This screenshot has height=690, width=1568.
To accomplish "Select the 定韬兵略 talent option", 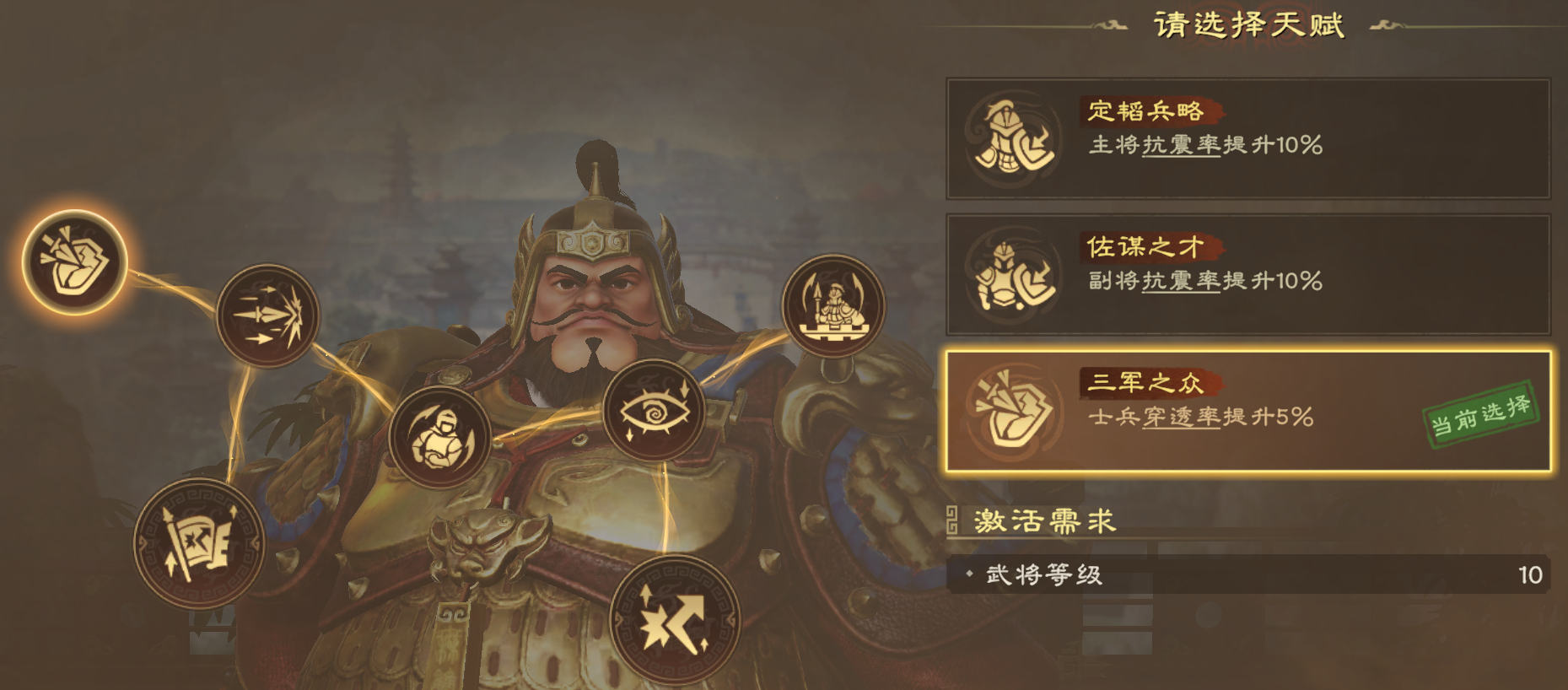I will (1247, 139).
